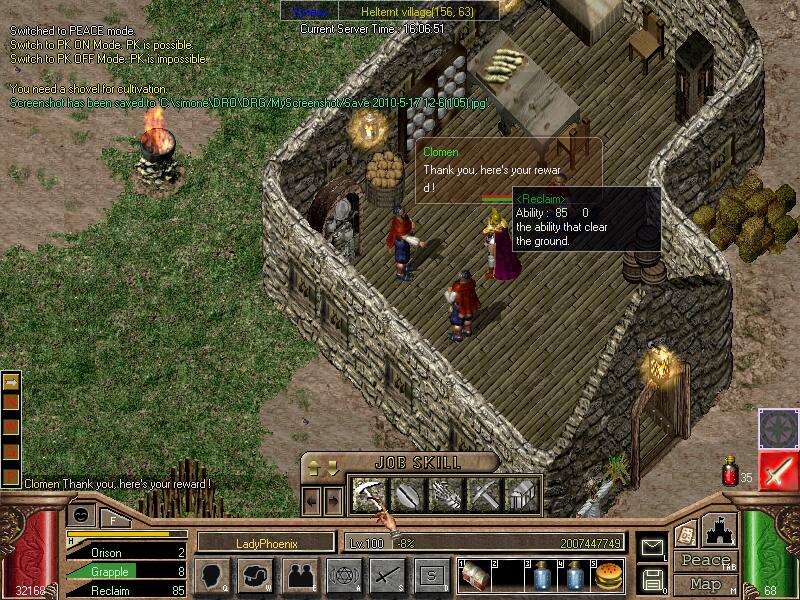Screen dimensions: 800x600
Task: Open the hexagram magic button
Action: tap(342, 575)
